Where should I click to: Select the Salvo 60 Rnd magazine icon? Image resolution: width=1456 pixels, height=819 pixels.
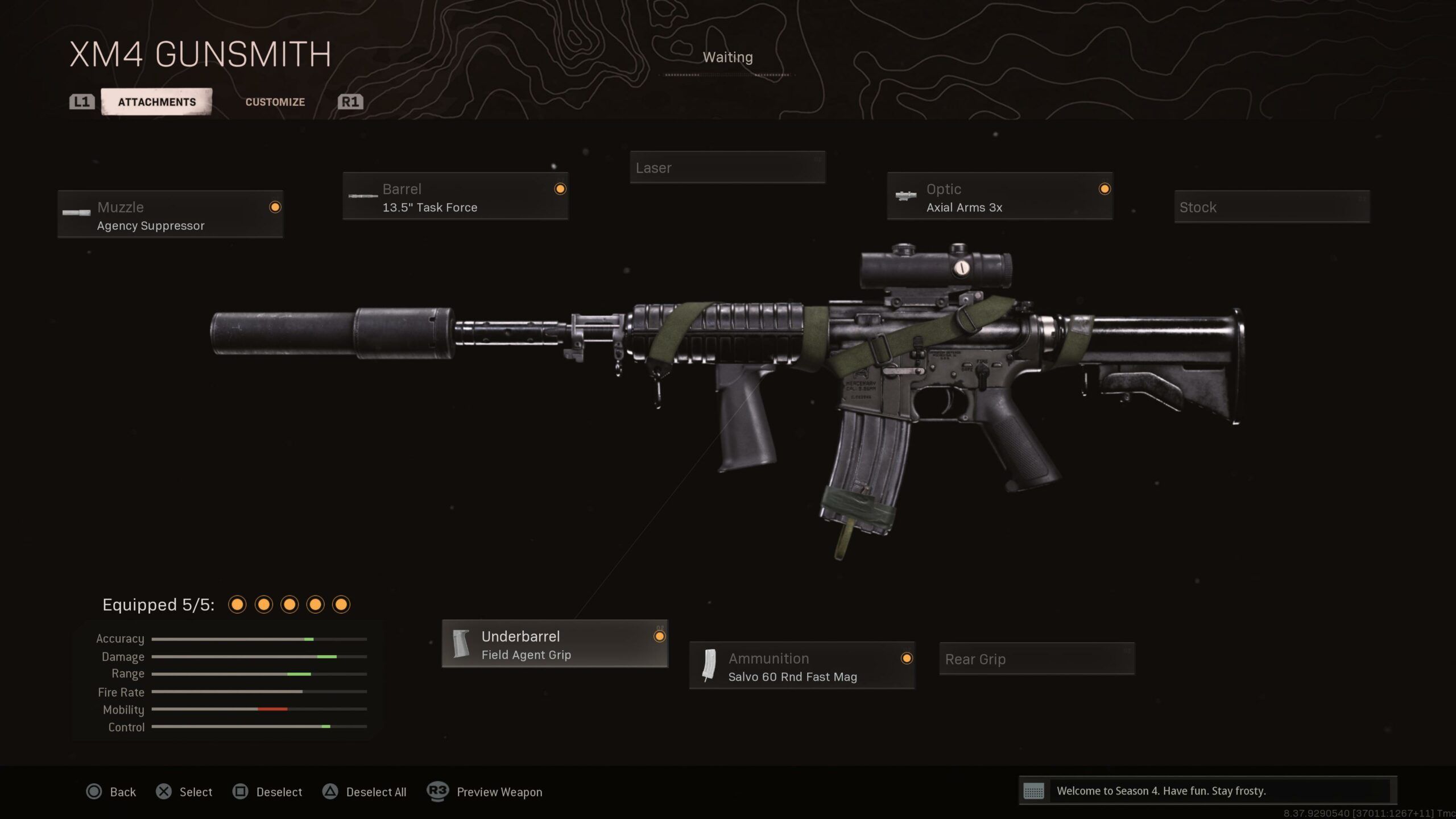[x=709, y=665]
